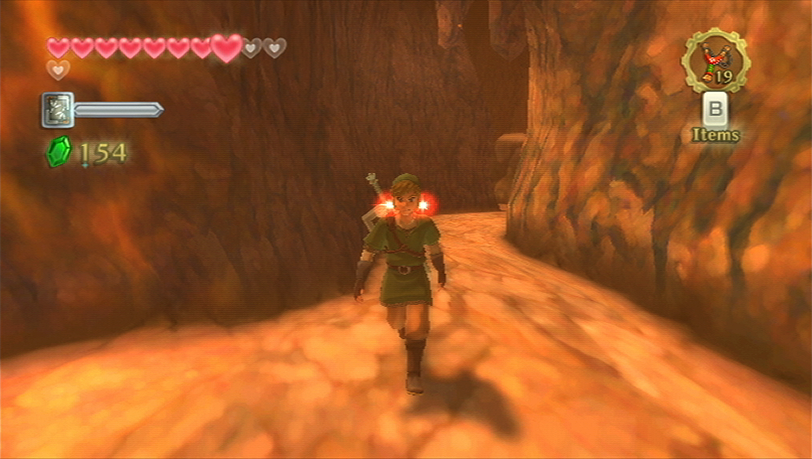Click the green rupee wallet icon
The height and width of the screenshot is (459, 812).
(58, 152)
